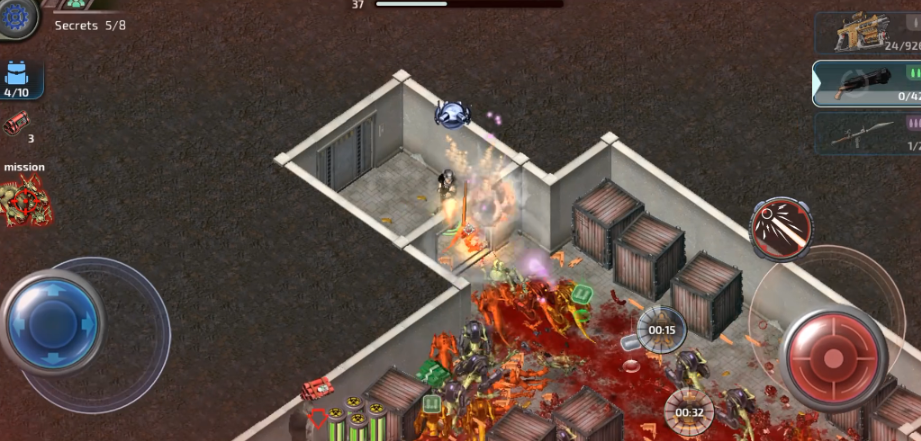Tap the 00:15 cooldown timer icon
921x441 pixels.
click(x=661, y=329)
